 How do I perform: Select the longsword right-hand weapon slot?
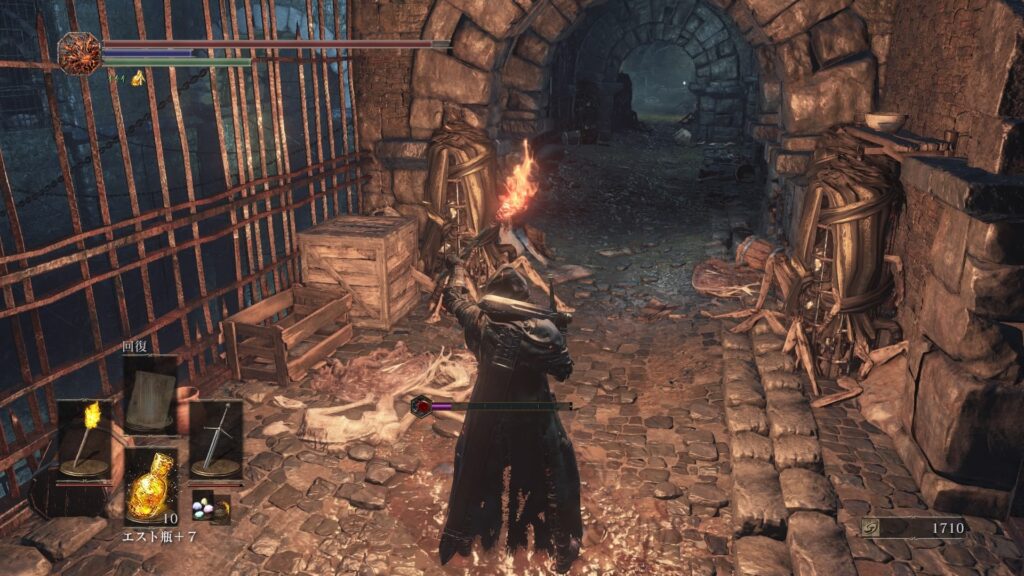215,438
